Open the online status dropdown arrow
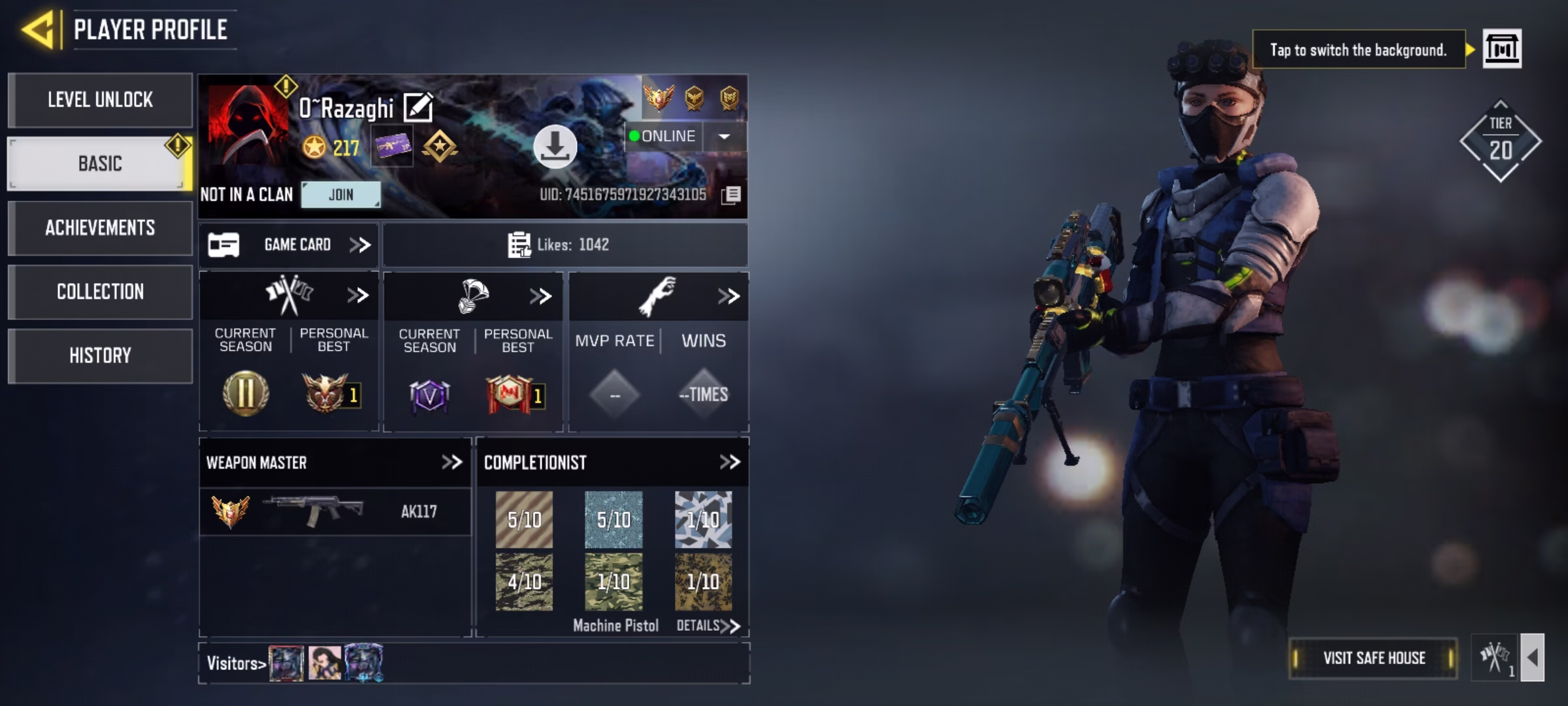Viewport: 1568px width, 706px height. (x=725, y=137)
